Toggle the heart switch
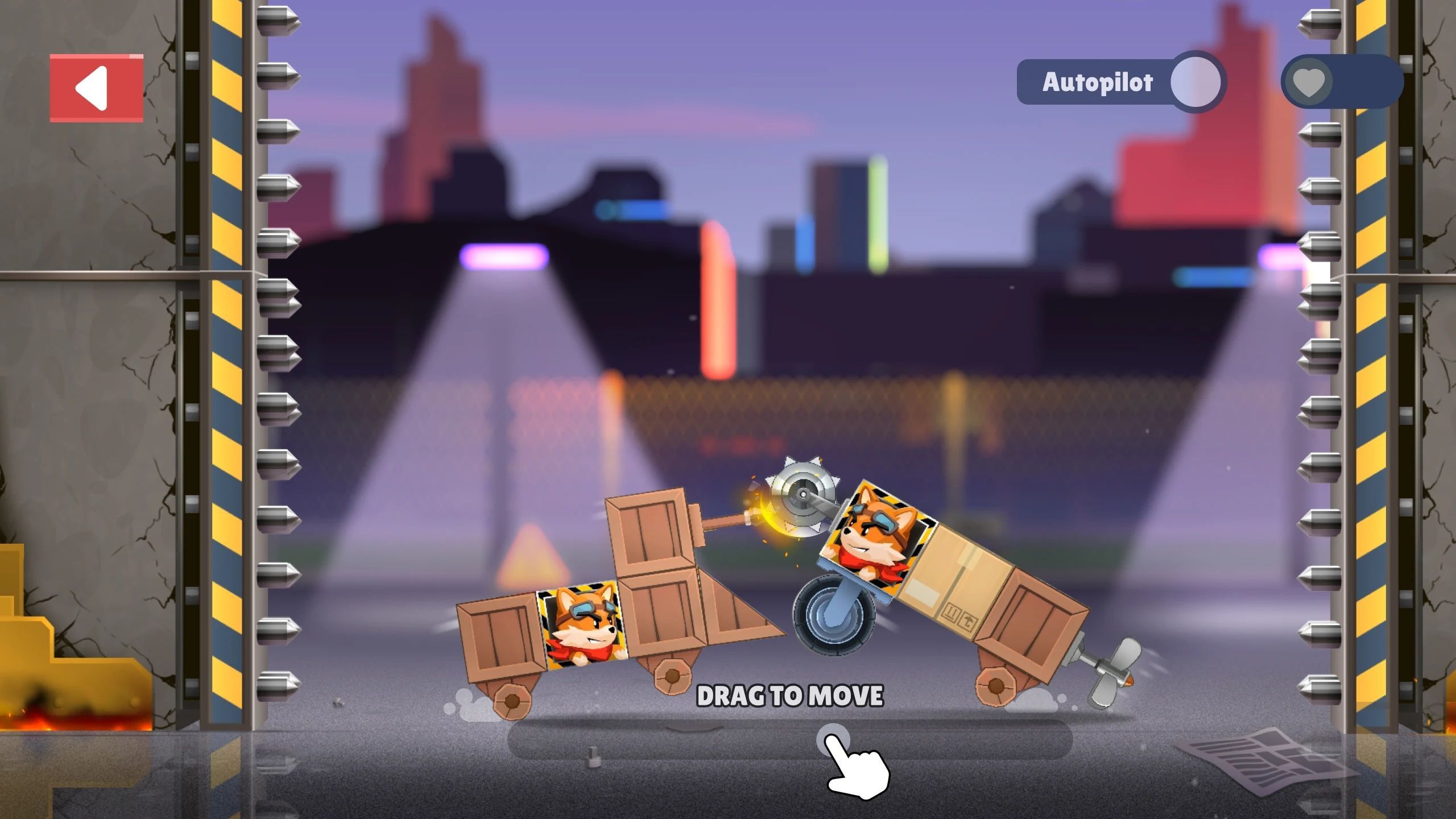Viewport: 1456px width, 819px height. pyautogui.click(x=1309, y=82)
